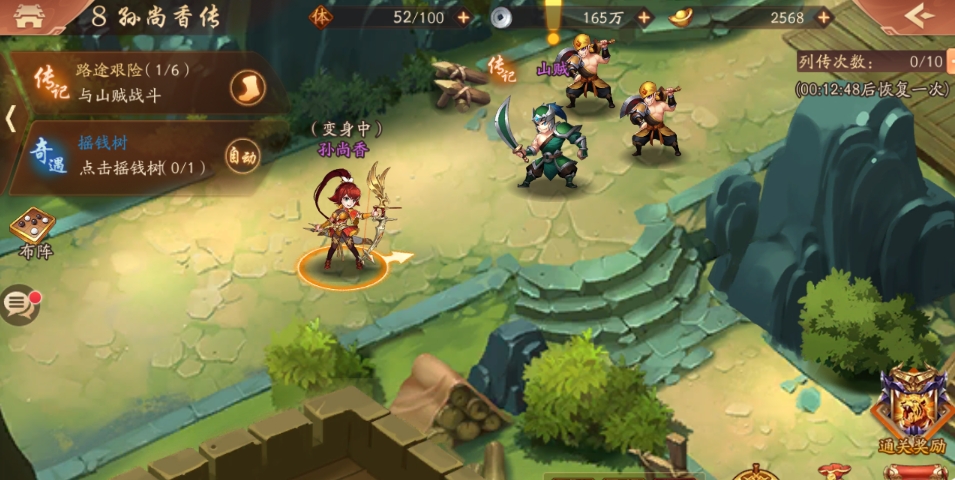This screenshot has height=480, width=955.
Task: Open the home pavilion icon
Action: [x=30, y=18]
